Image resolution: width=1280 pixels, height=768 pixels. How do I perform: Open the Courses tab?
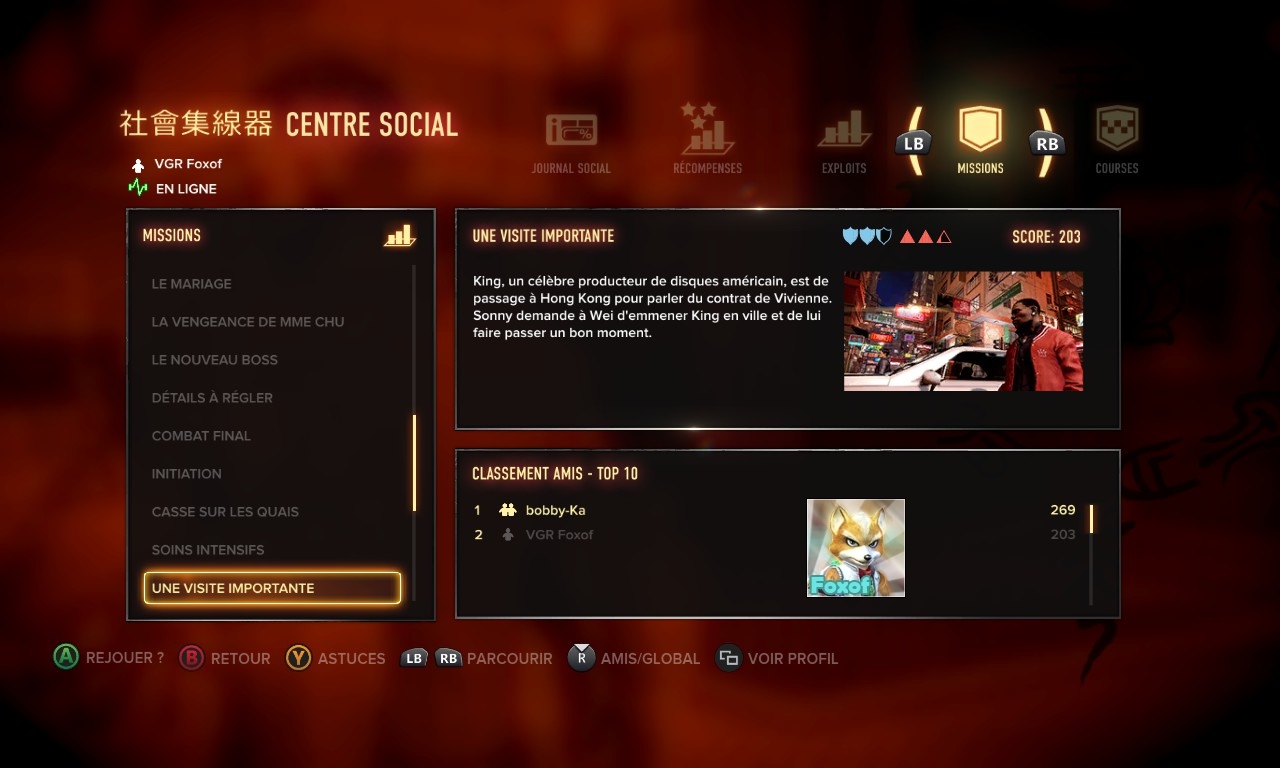tap(1116, 141)
